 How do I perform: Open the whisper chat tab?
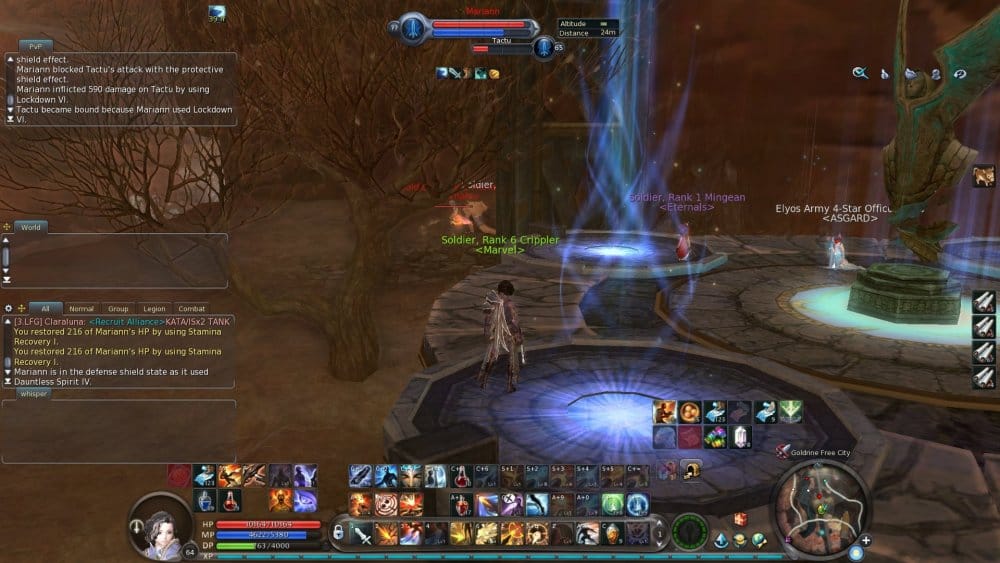point(34,394)
